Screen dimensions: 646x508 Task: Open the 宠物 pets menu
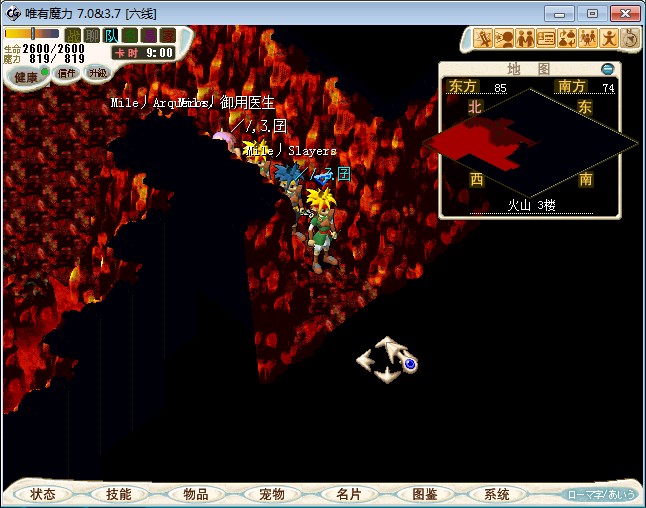pos(272,494)
